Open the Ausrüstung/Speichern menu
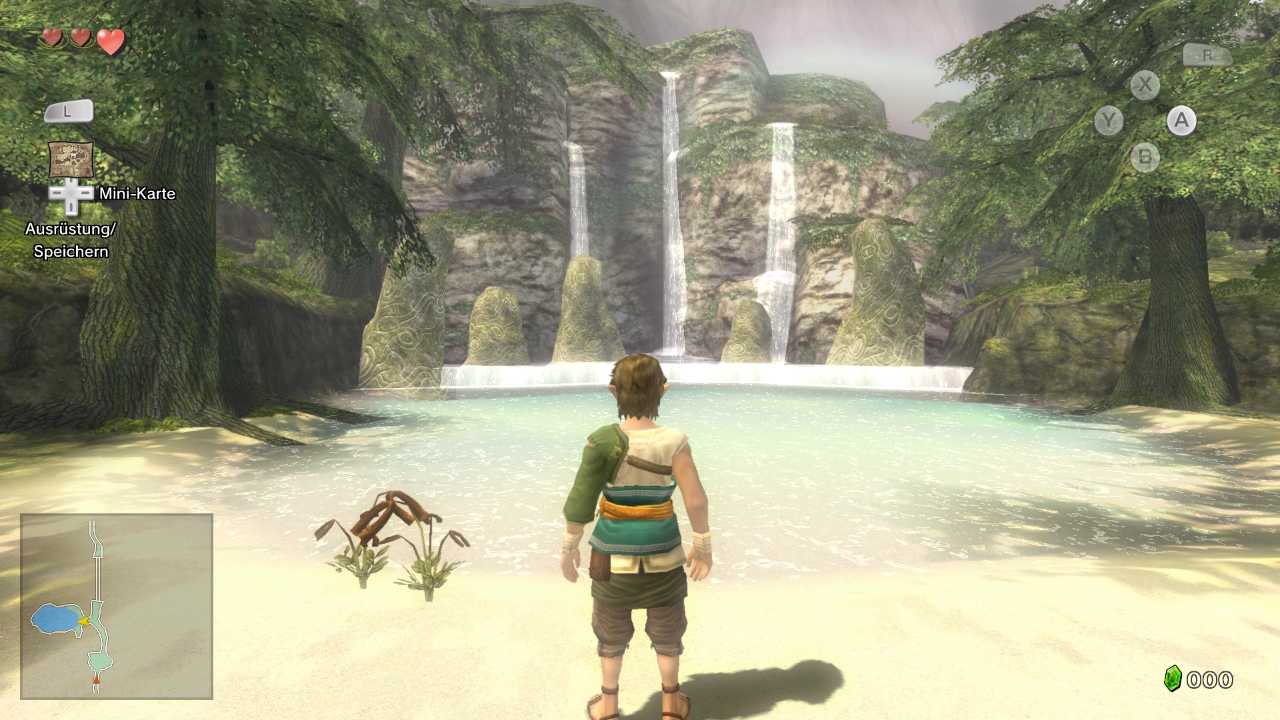 tap(71, 240)
